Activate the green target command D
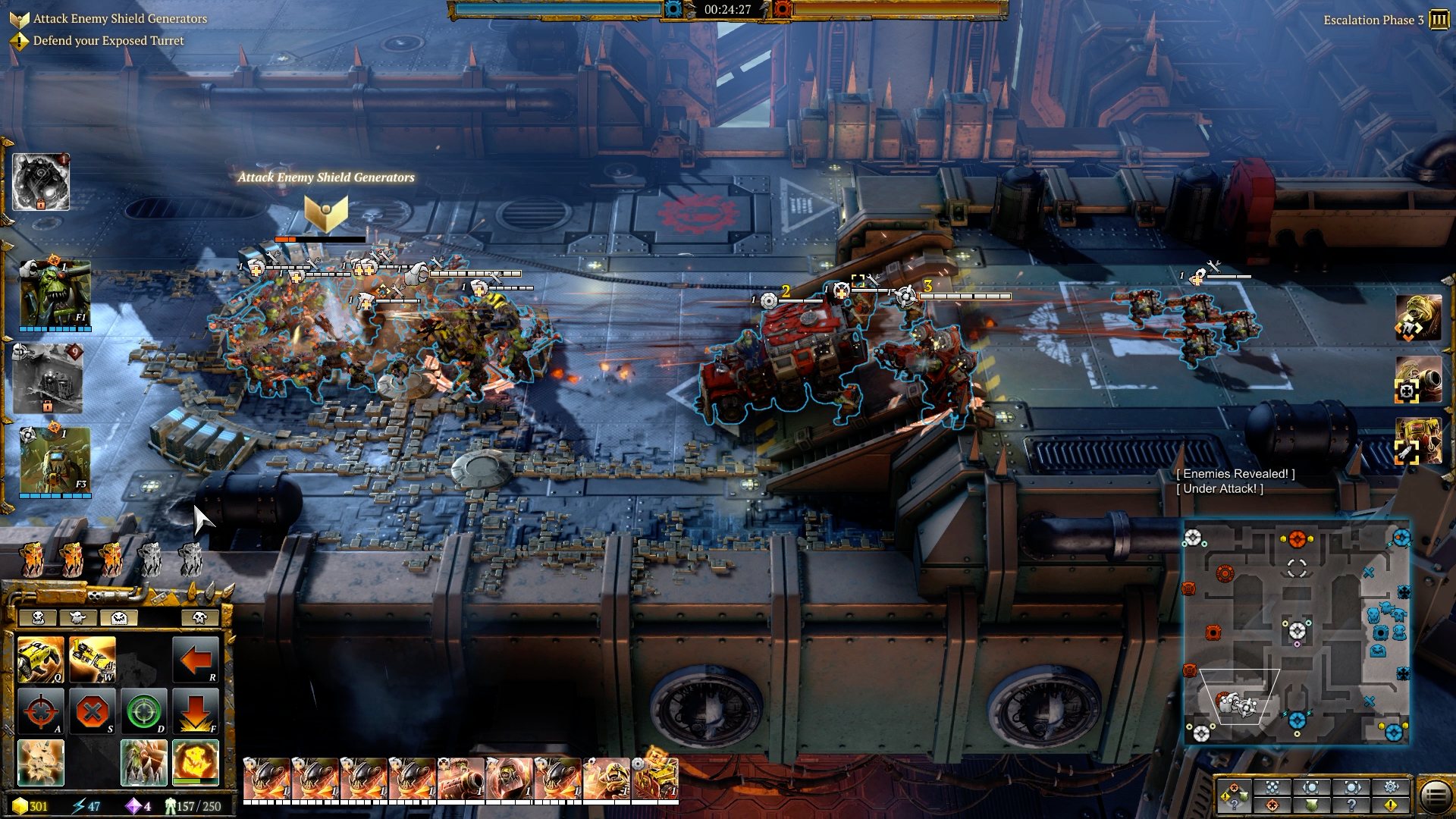 click(x=143, y=711)
